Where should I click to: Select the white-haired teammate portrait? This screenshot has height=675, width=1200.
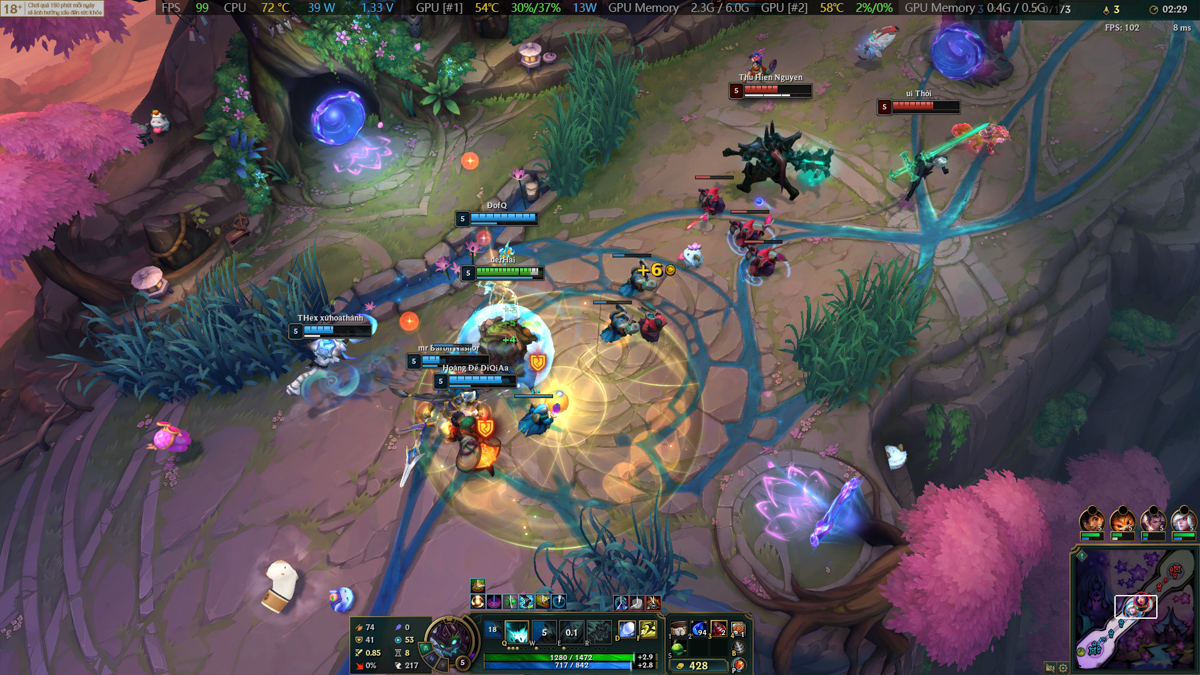[x=1184, y=521]
